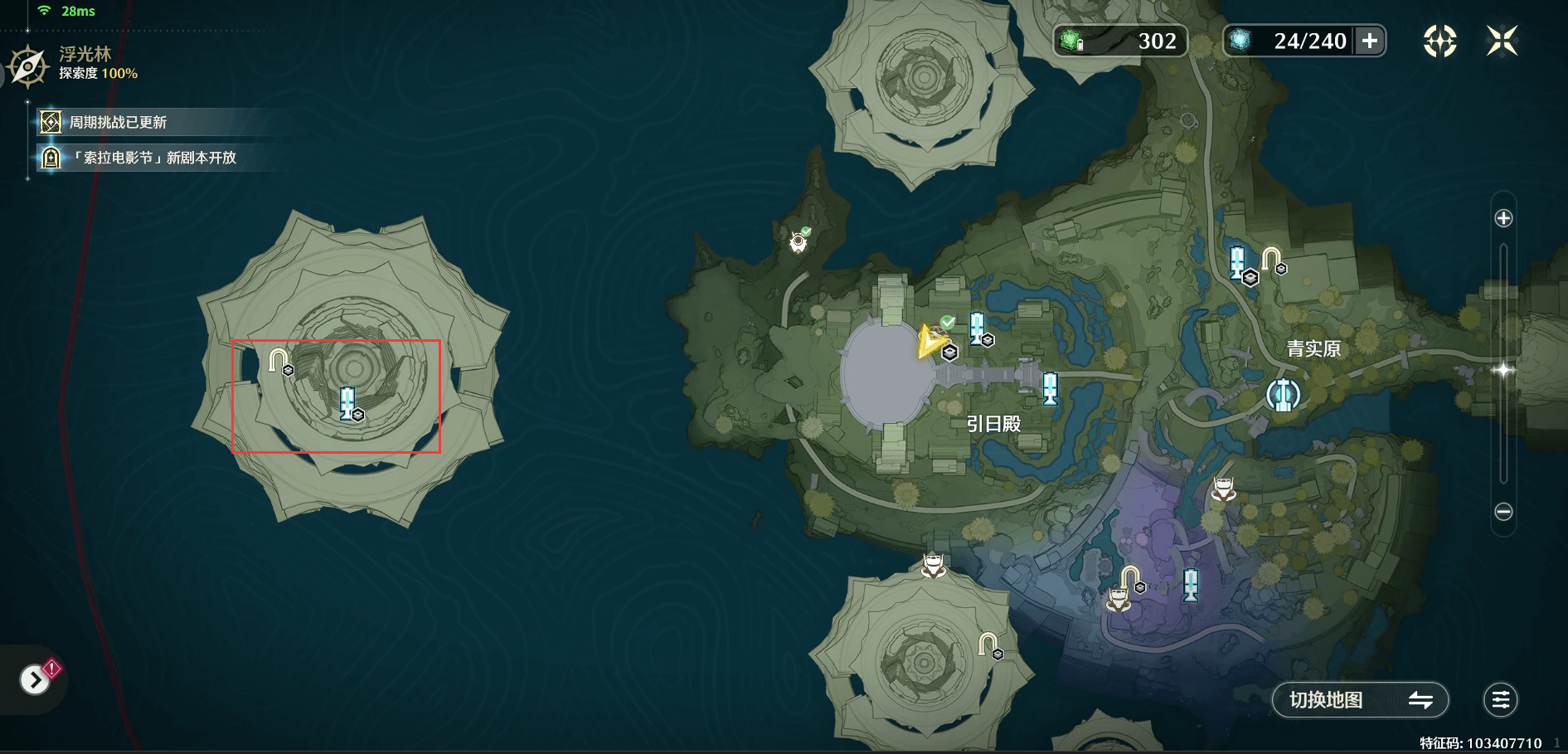This screenshot has height=754, width=1568.
Task: Zoom out the map with minus button
Action: click(1503, 512)
